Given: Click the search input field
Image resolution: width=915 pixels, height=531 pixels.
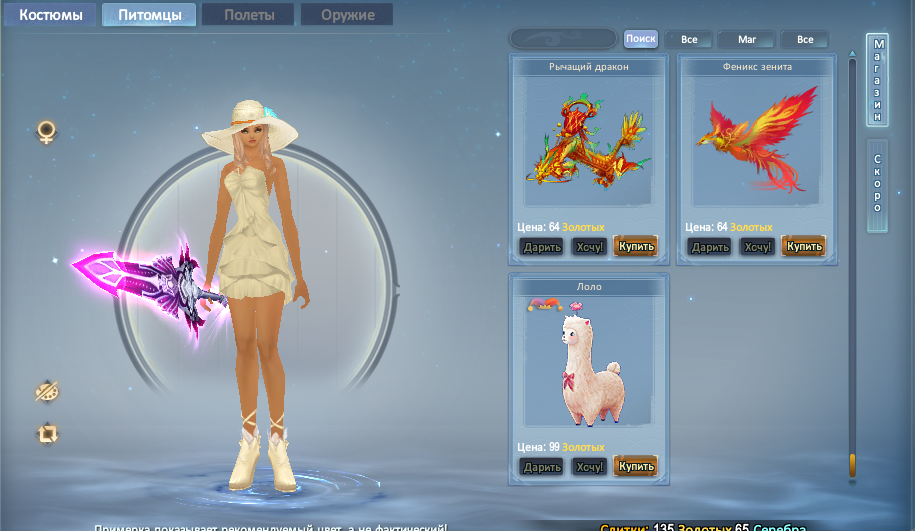Looking at the screenshot, I should [563, 39].
